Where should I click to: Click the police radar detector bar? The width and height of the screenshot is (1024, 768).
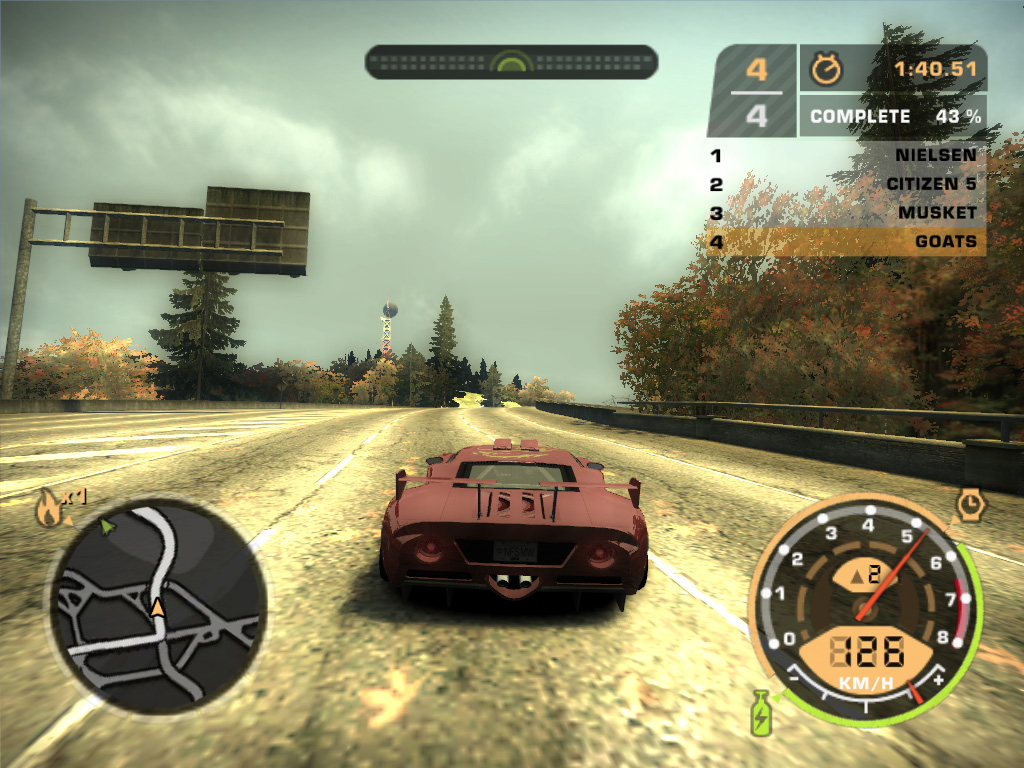point(511,62)
